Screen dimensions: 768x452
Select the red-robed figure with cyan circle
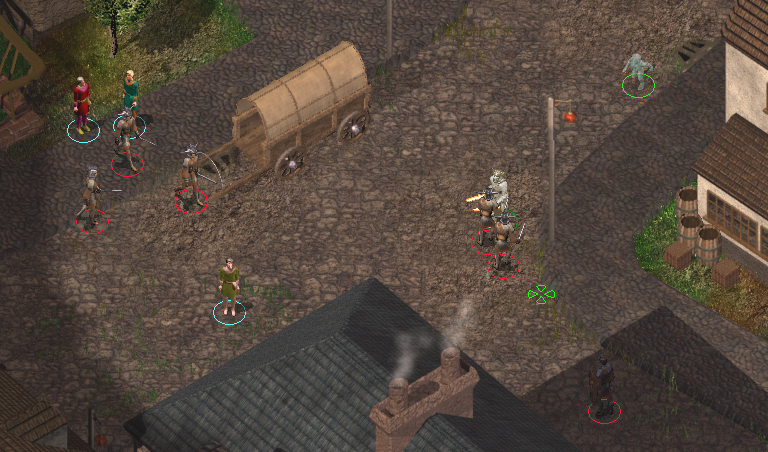82,105
